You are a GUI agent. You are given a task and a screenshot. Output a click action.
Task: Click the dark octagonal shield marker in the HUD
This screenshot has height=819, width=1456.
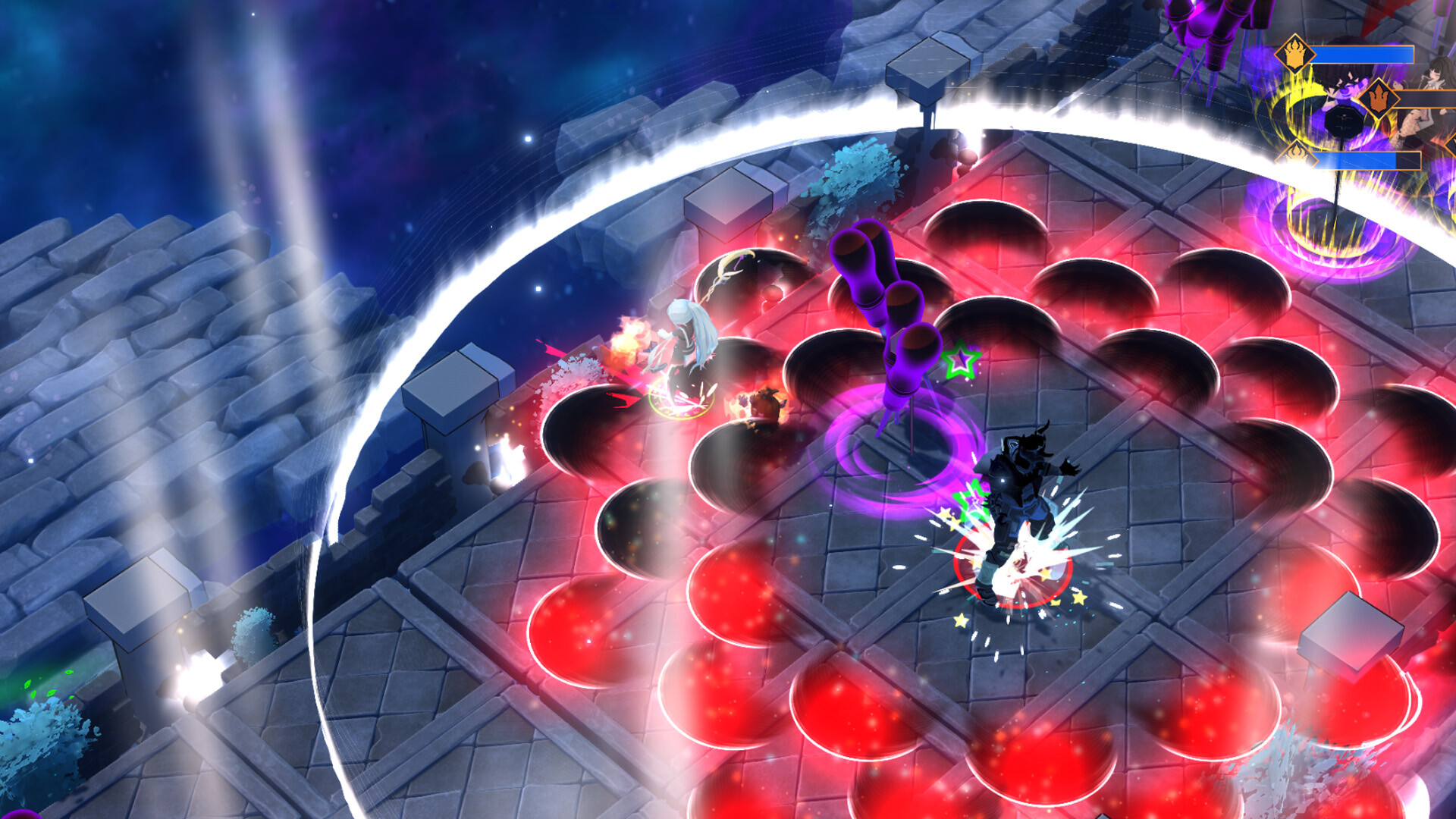pos(1342,120)
